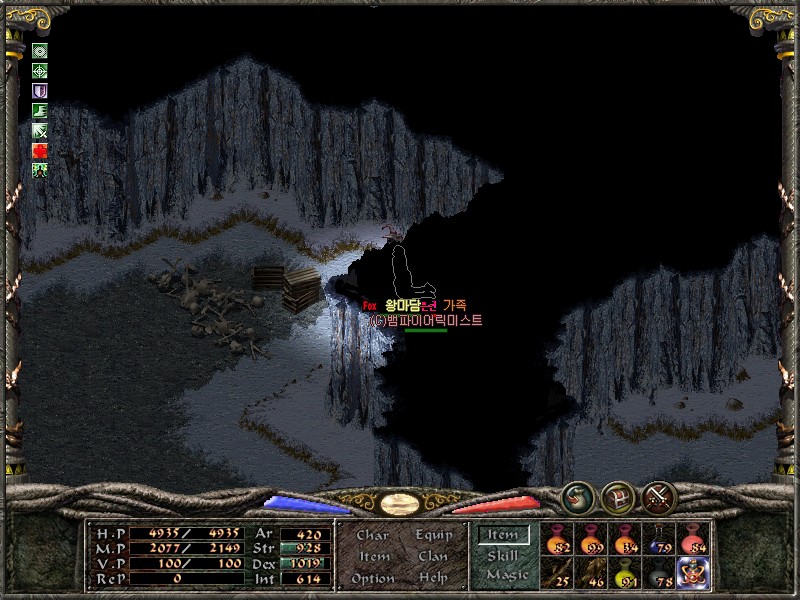Click the purple shield buff icon
Viewport: 800px width, 600px height.
pyautogui.click(x=40, y=91)
